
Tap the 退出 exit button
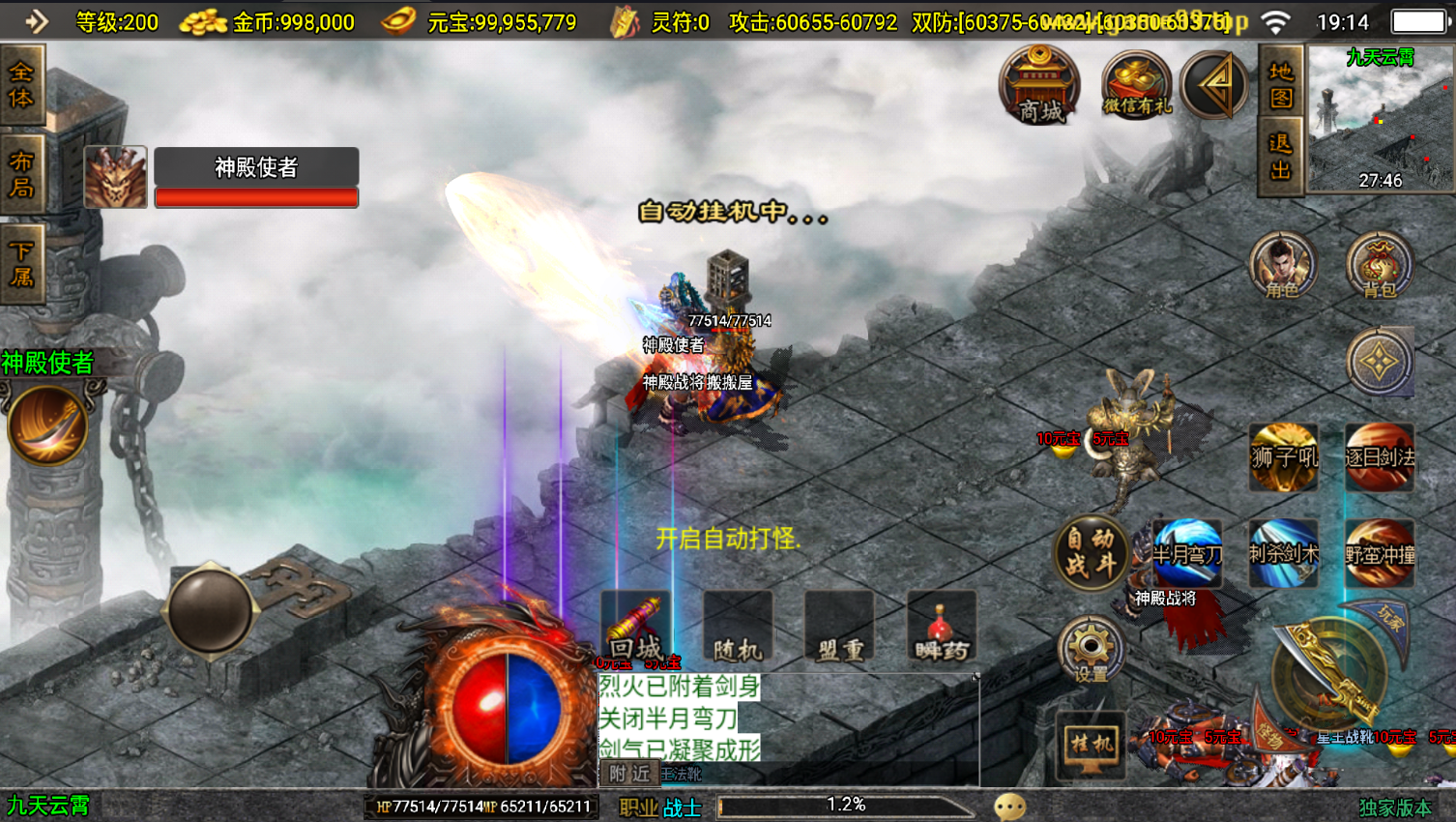(1281, 157)
